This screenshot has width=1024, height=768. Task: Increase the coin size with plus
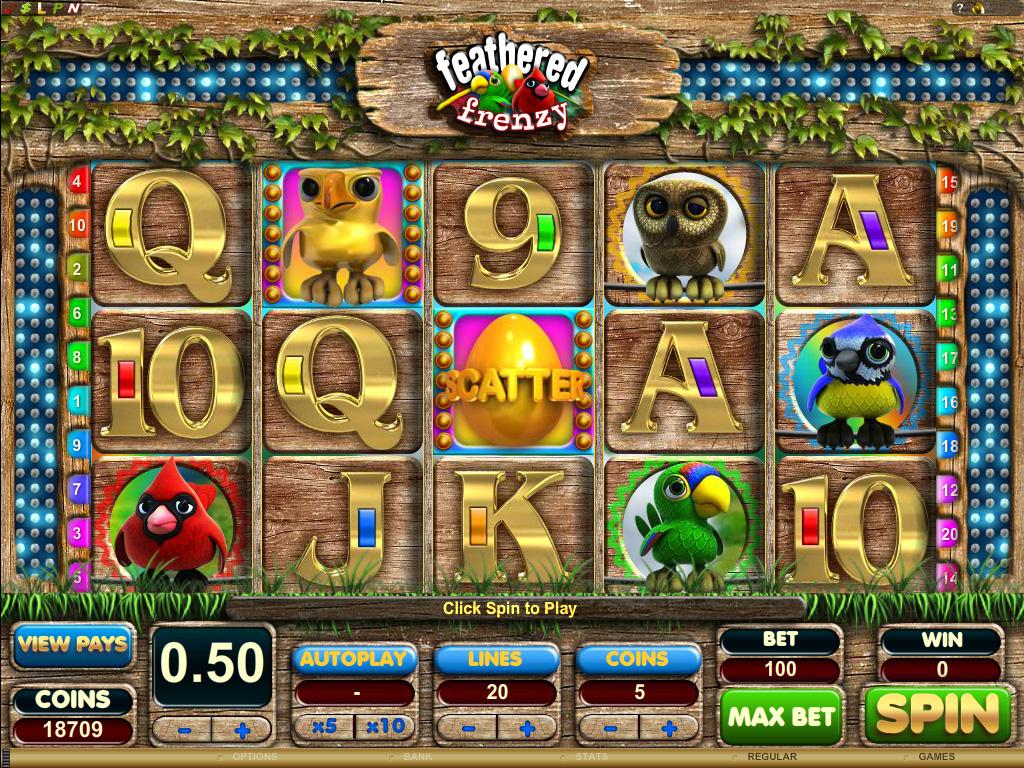coord(241,730)
